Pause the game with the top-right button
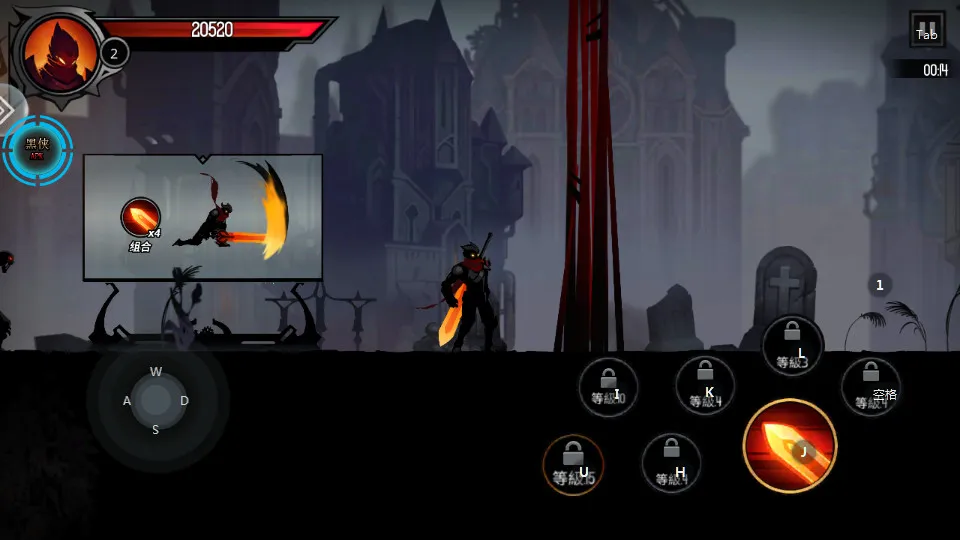The height and width of the screenshot is (540, 960). click(x=927, y=29)
